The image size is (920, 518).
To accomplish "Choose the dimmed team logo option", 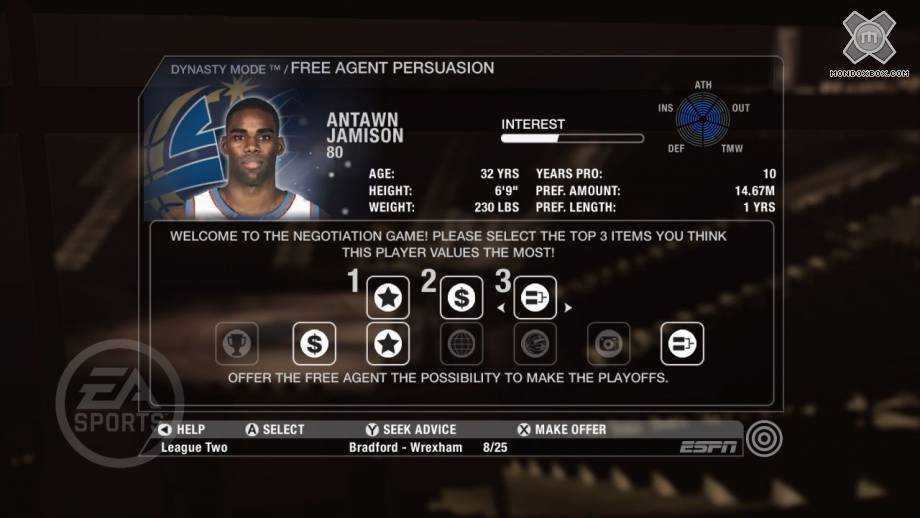I will [535, 344].
